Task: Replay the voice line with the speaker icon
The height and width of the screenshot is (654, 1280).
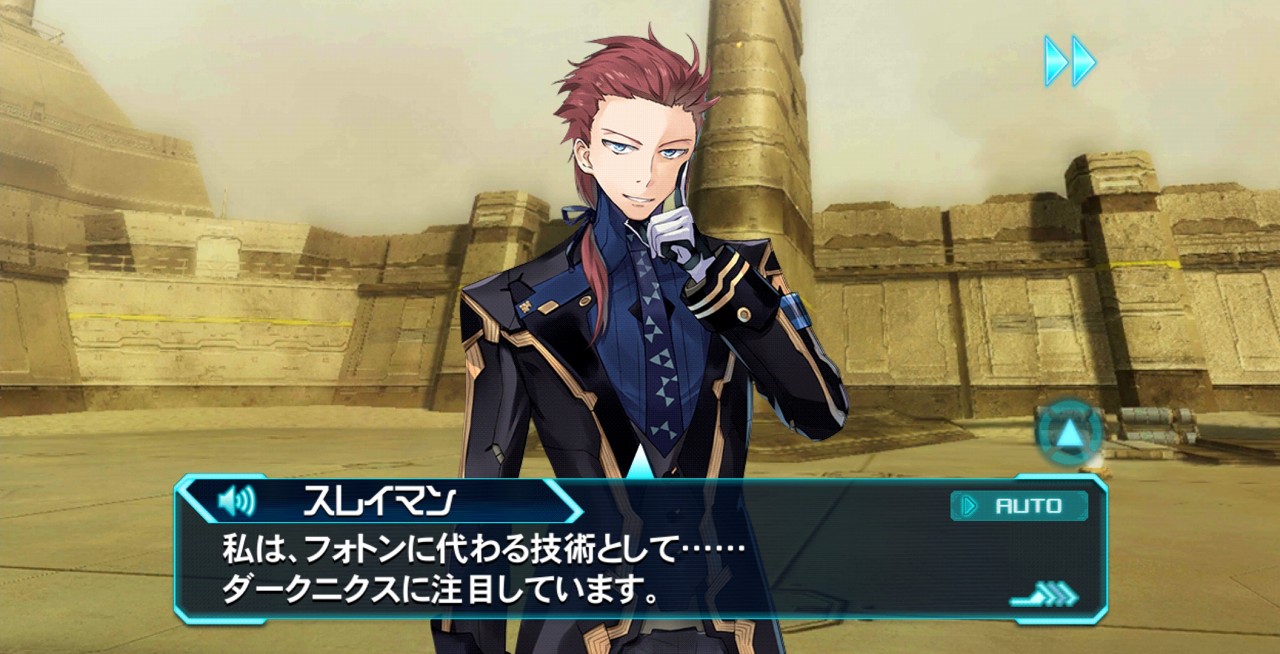Action: click(236, 499)
